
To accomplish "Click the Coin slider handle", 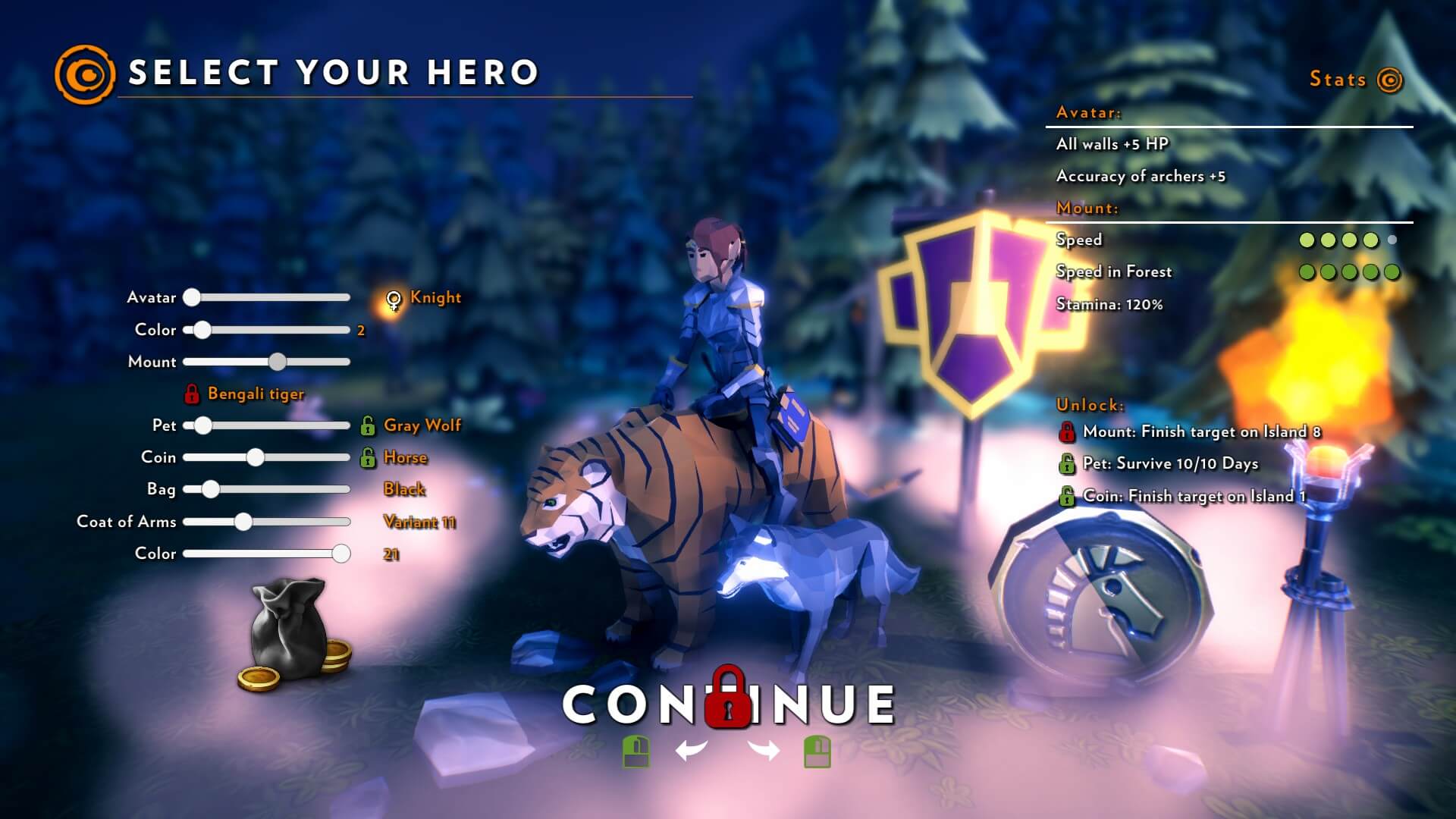I will coord(256,457).
